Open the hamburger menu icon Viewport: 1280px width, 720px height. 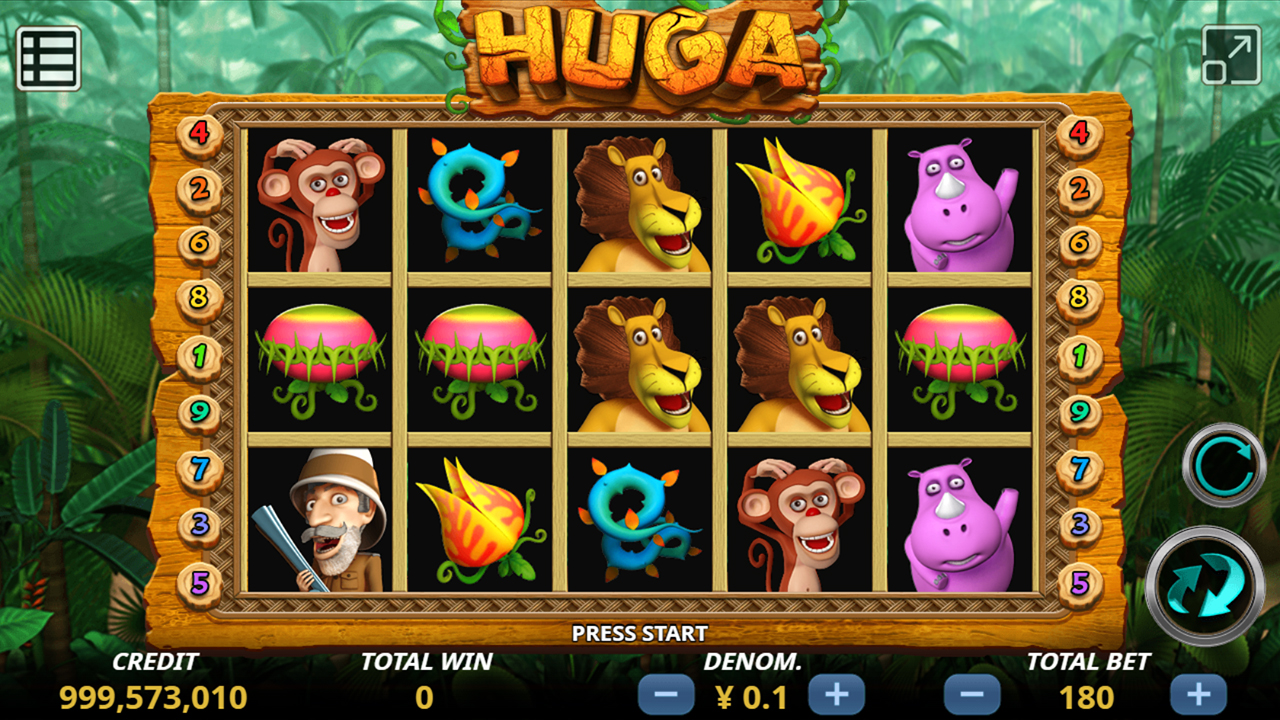48,58
